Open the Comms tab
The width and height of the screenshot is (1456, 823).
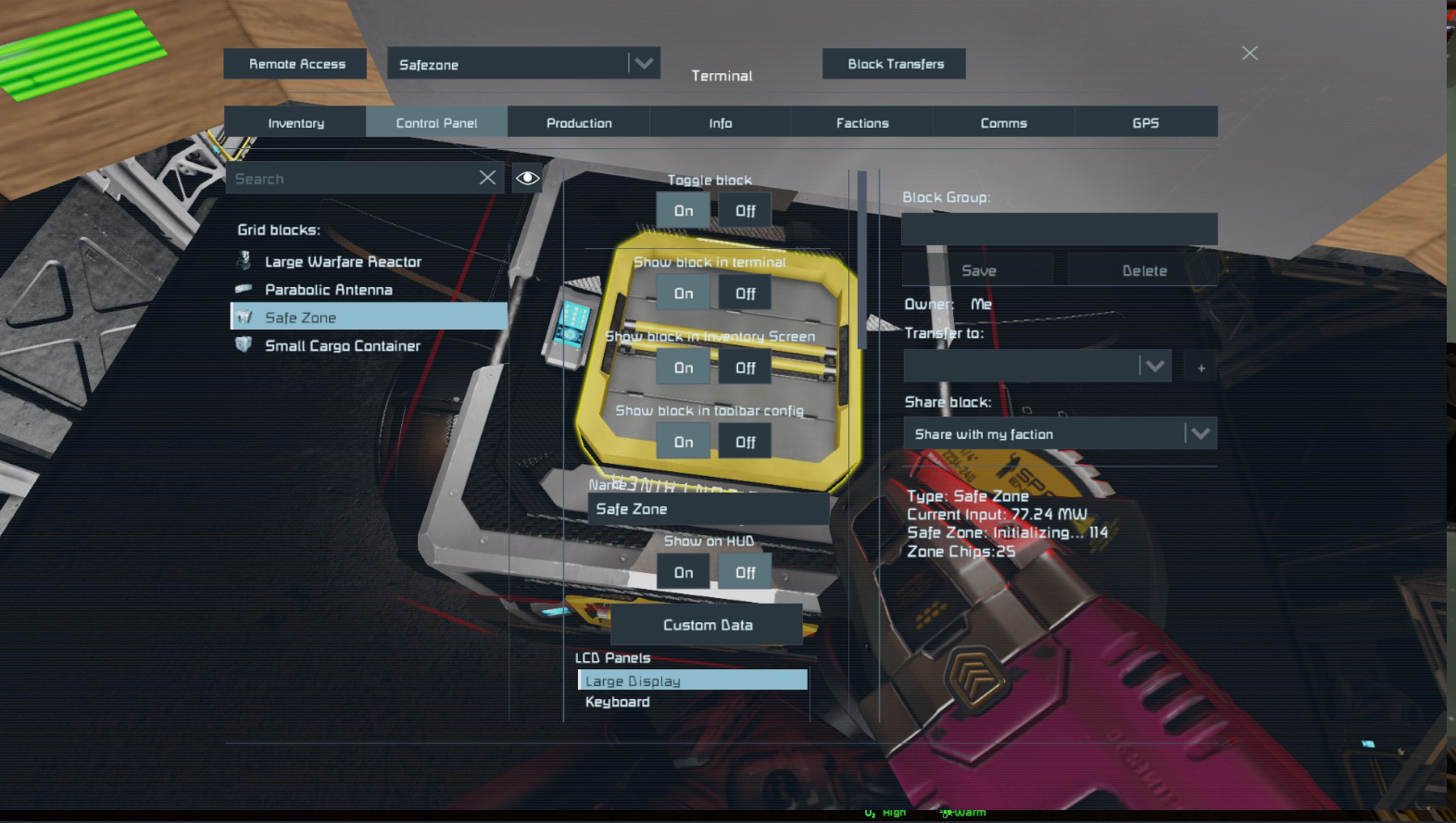tap(1004, 123)
